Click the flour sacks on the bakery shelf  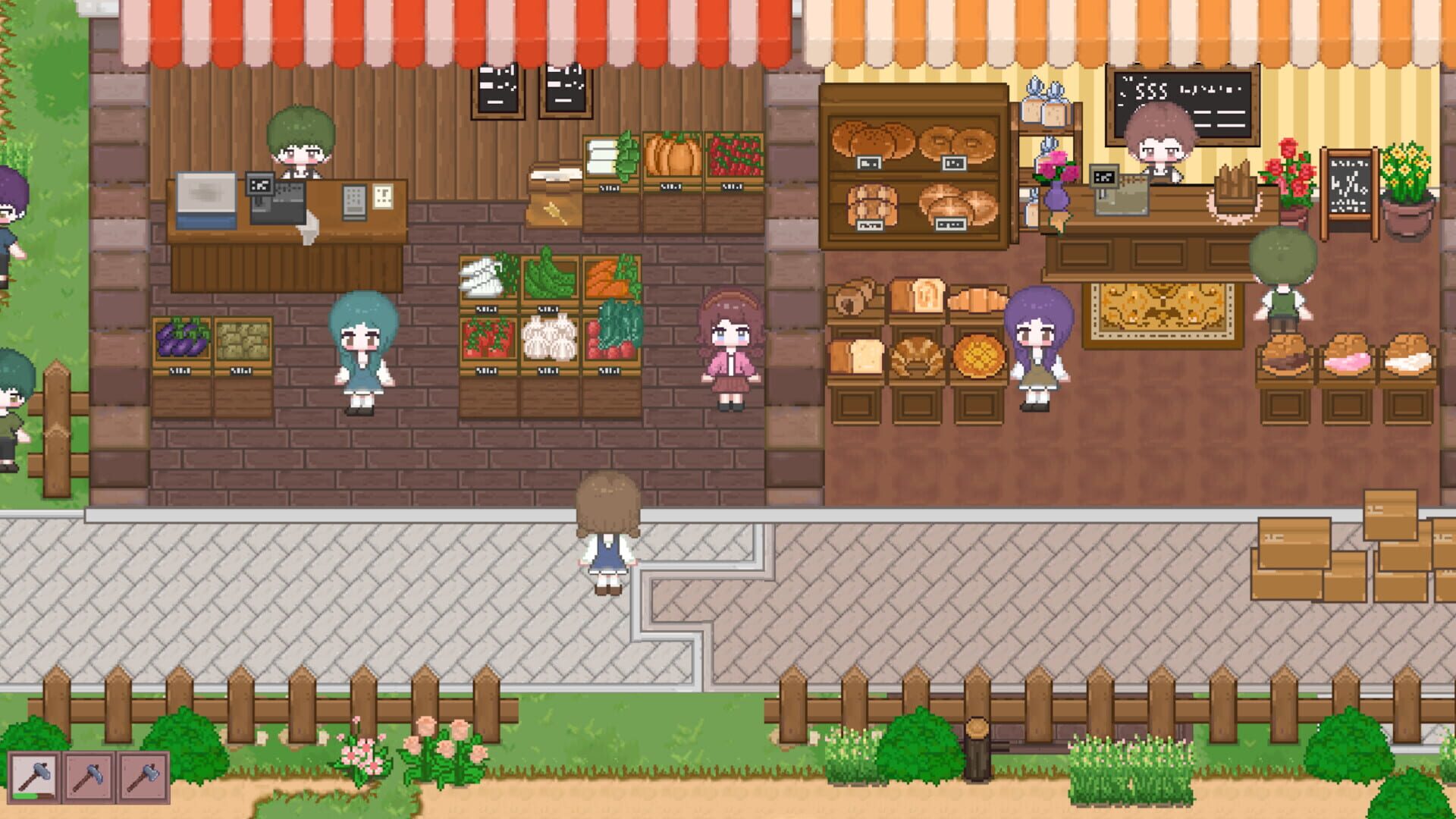click(1046, 106)
